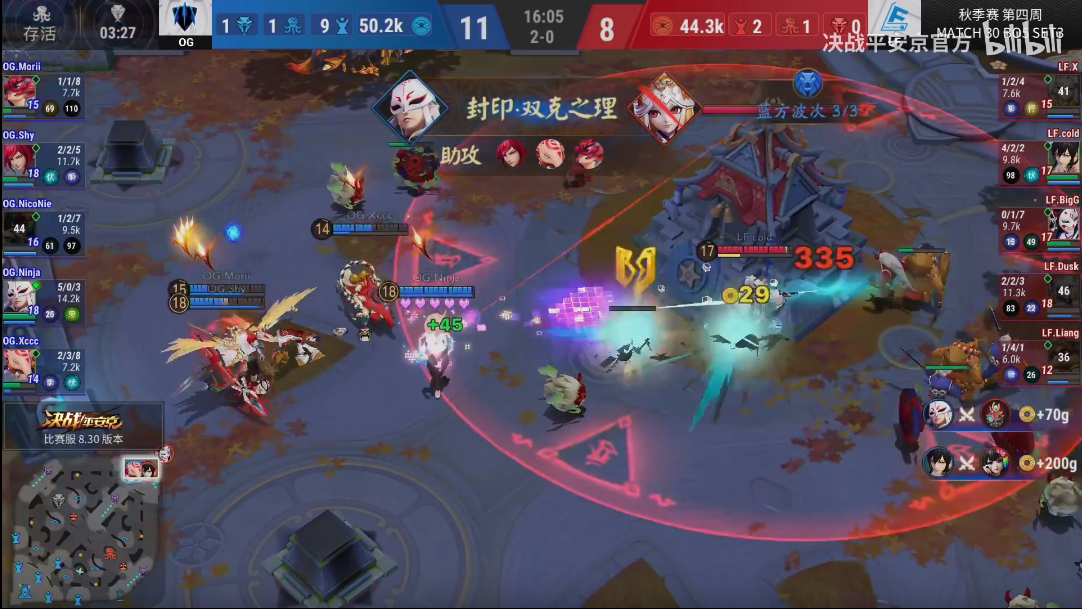1082x609 pixels.
Task: Select LF.cold's player portrait
Action: click(x=1063, y=158)
